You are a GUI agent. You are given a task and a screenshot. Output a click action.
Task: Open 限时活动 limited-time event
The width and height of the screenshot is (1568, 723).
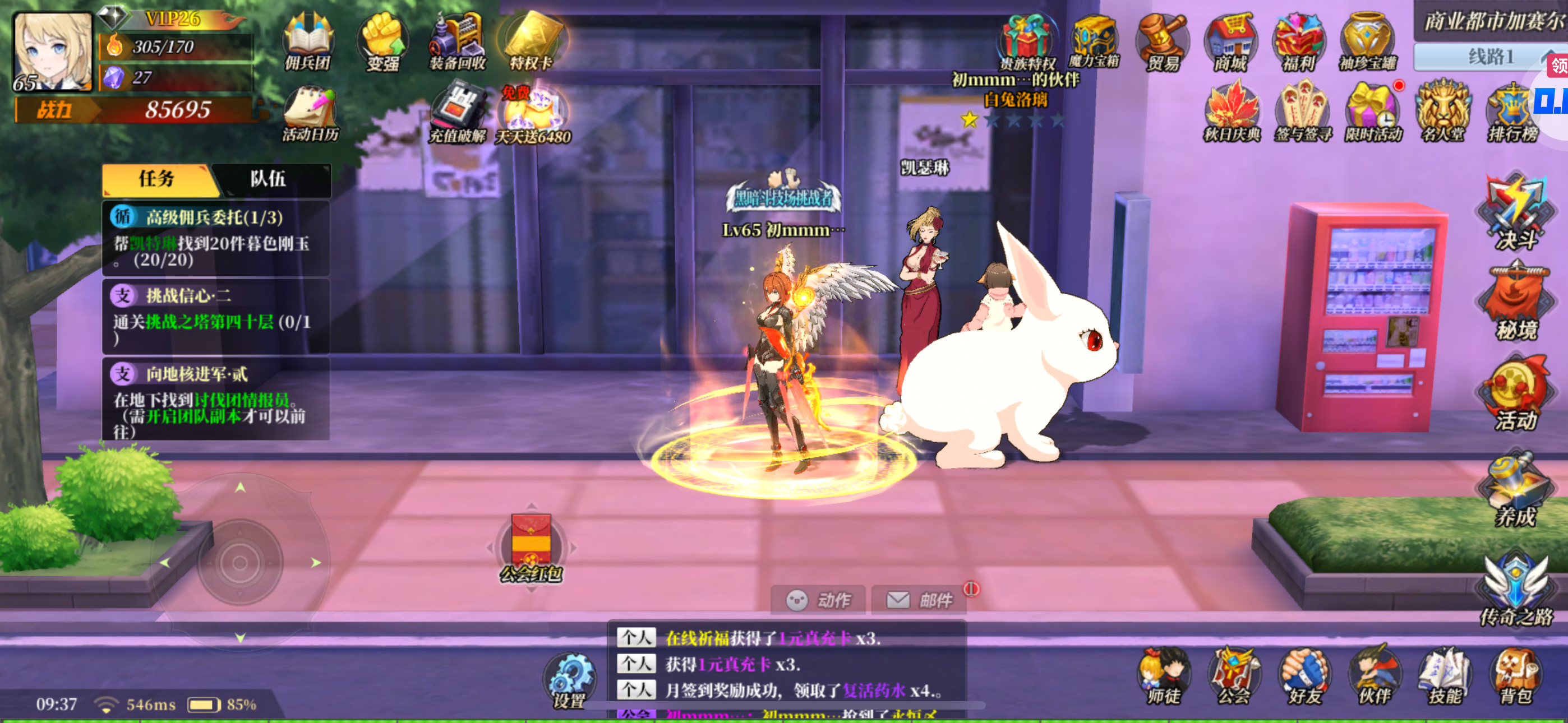(1373, 113)
